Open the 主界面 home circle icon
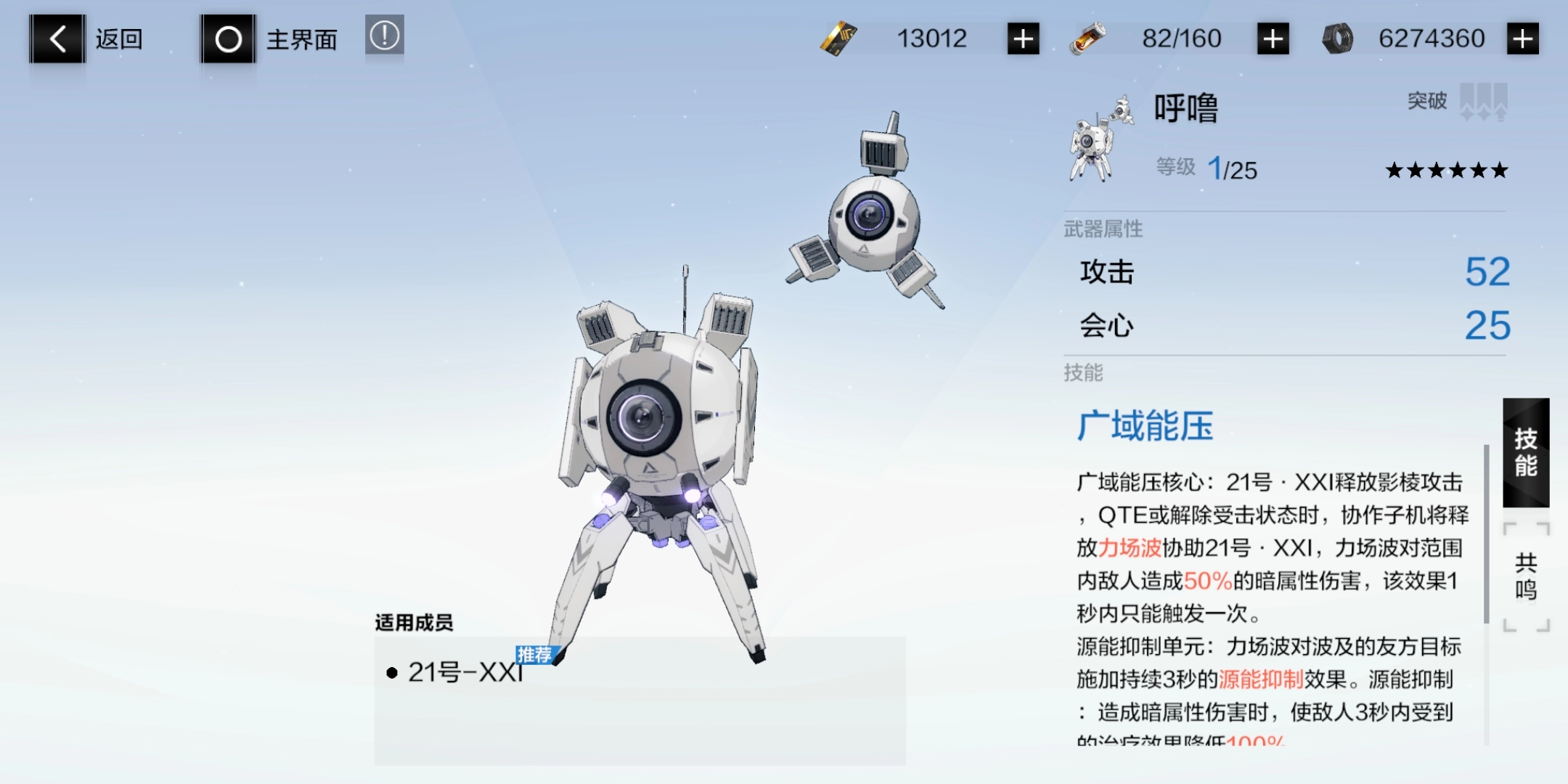1568x784 pixels. [x=227, y=38]
